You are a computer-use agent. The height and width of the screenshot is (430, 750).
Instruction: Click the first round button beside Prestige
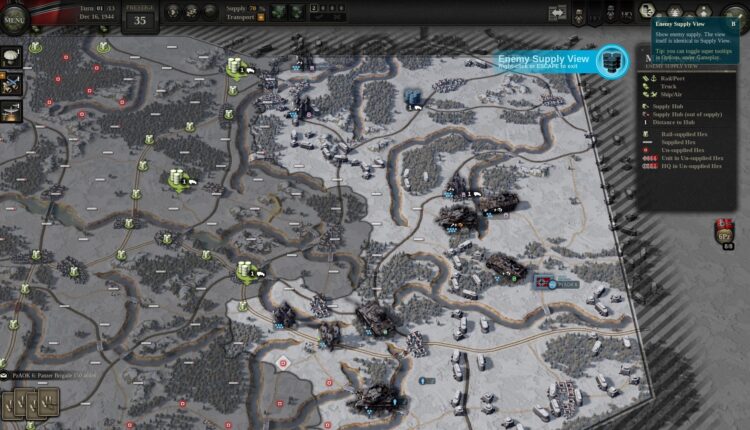pyautogui.click(x=172, y=13)
